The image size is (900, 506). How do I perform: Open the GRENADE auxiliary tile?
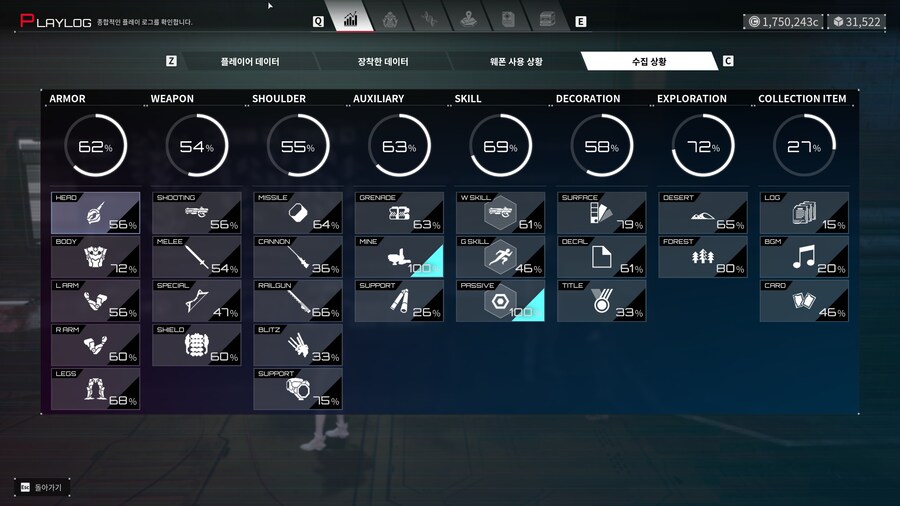click(399, 213)
